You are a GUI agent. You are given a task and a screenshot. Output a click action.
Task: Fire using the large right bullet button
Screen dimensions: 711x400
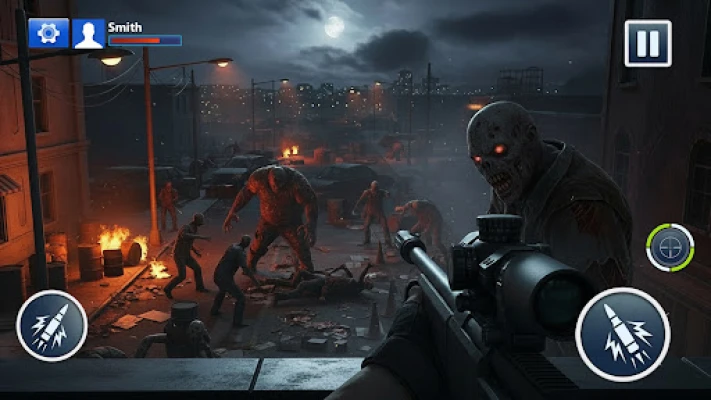click(x=624, y=334)
